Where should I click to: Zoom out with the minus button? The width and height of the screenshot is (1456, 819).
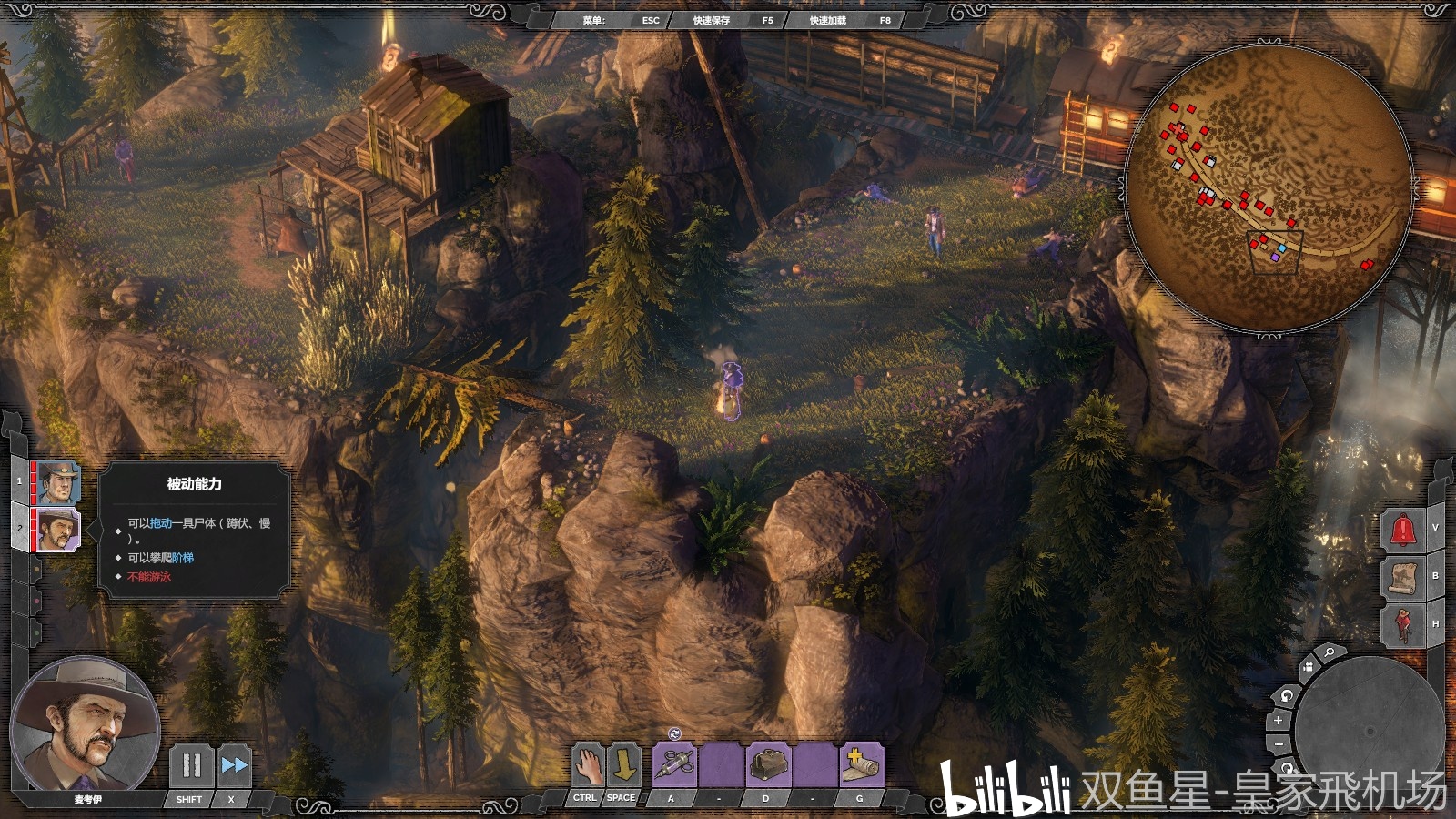[1278, 743]
